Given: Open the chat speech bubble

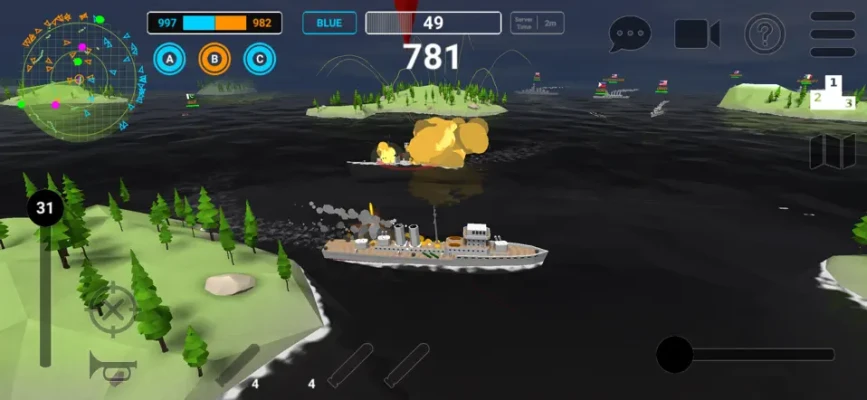Looking at the screenshot, I should pyautogui.click(x=630, y=33).
